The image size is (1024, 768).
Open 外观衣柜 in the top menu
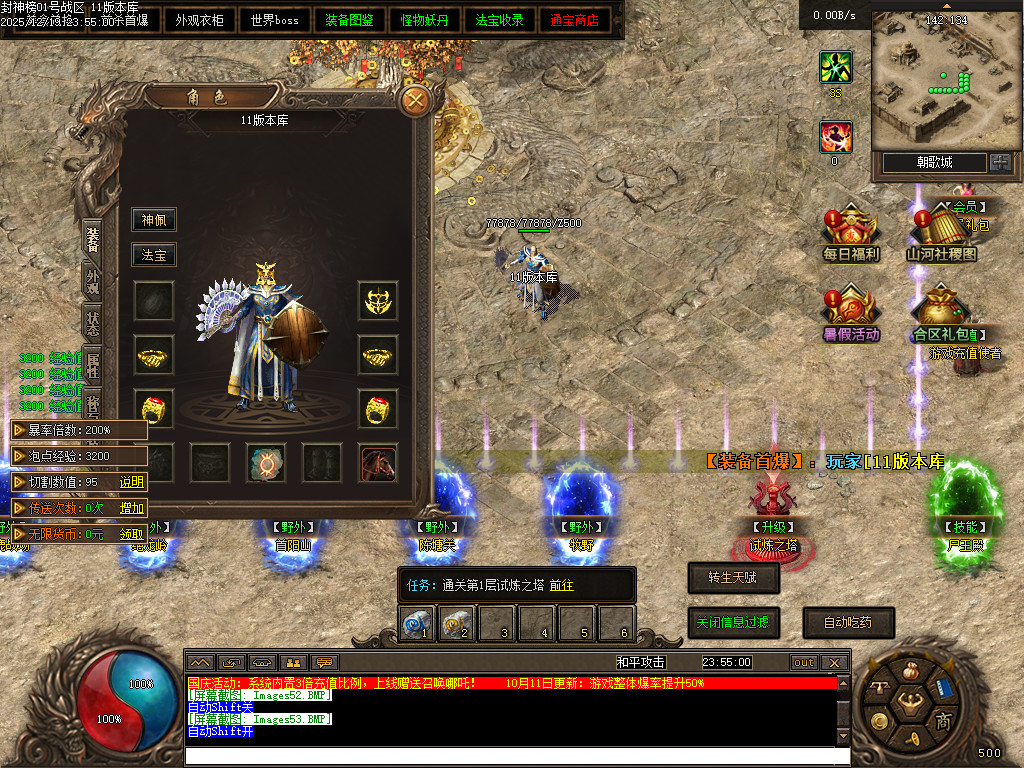point(199,20)
